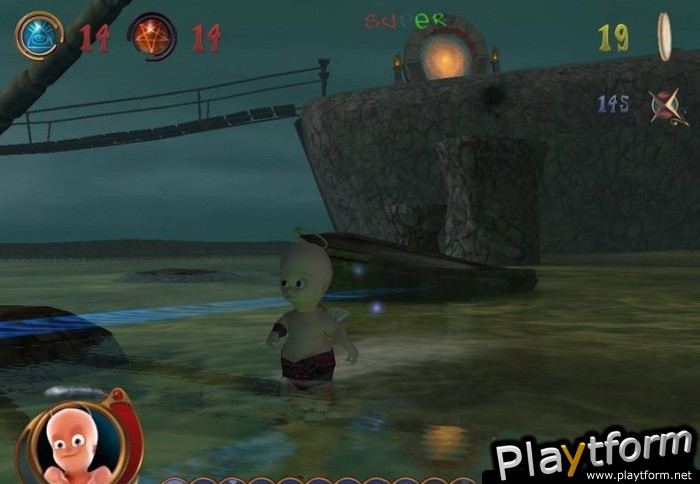Click the spinning coin icon

click(x=663, y=36)
